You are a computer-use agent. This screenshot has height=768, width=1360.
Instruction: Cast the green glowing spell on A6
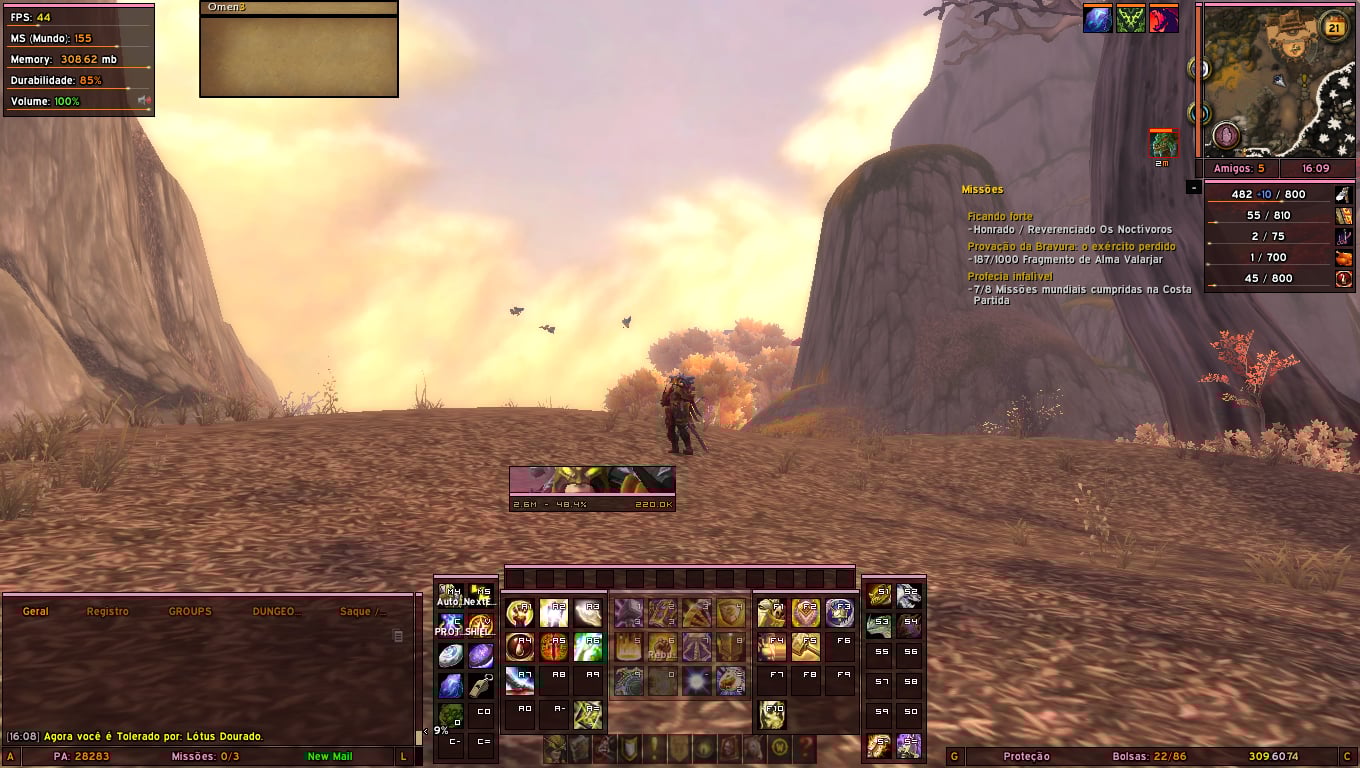[588, 647]
